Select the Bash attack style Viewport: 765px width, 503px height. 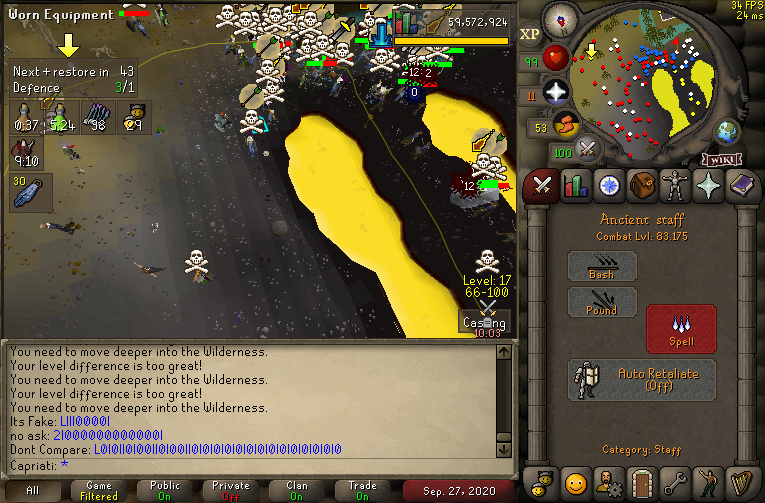pyautogui.click(x=602, y=266)
